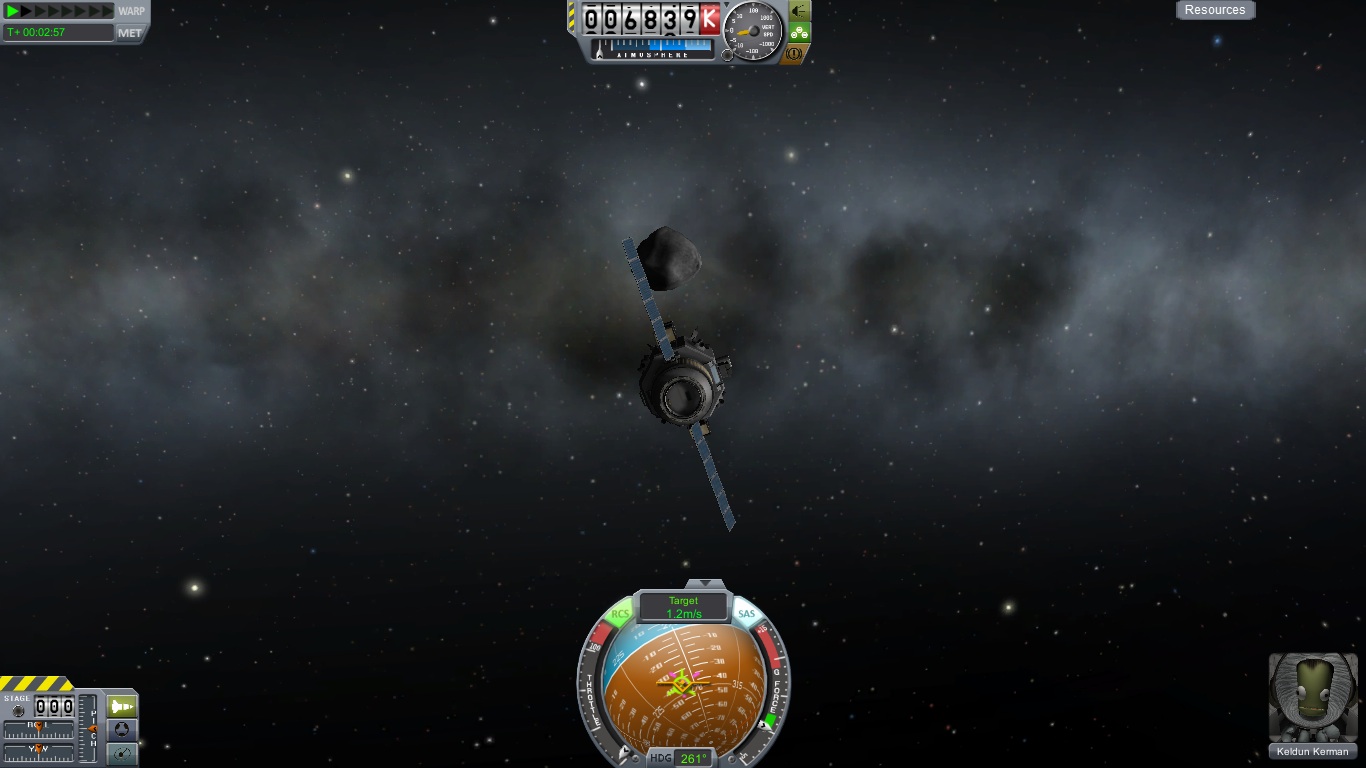Switch to staging mode with the rocket icon
The height and width of the screenshot is (768, 1366).
(121, 706)
